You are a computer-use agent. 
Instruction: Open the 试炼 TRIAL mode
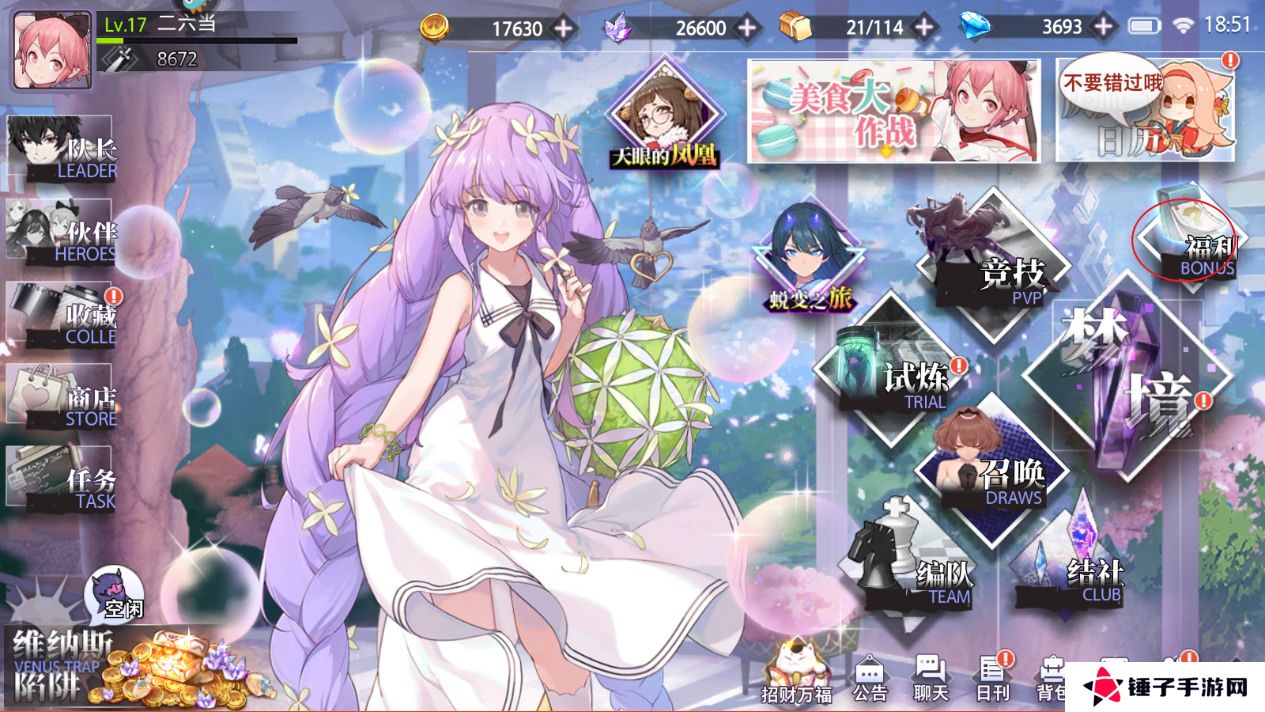tap(893, 377)
